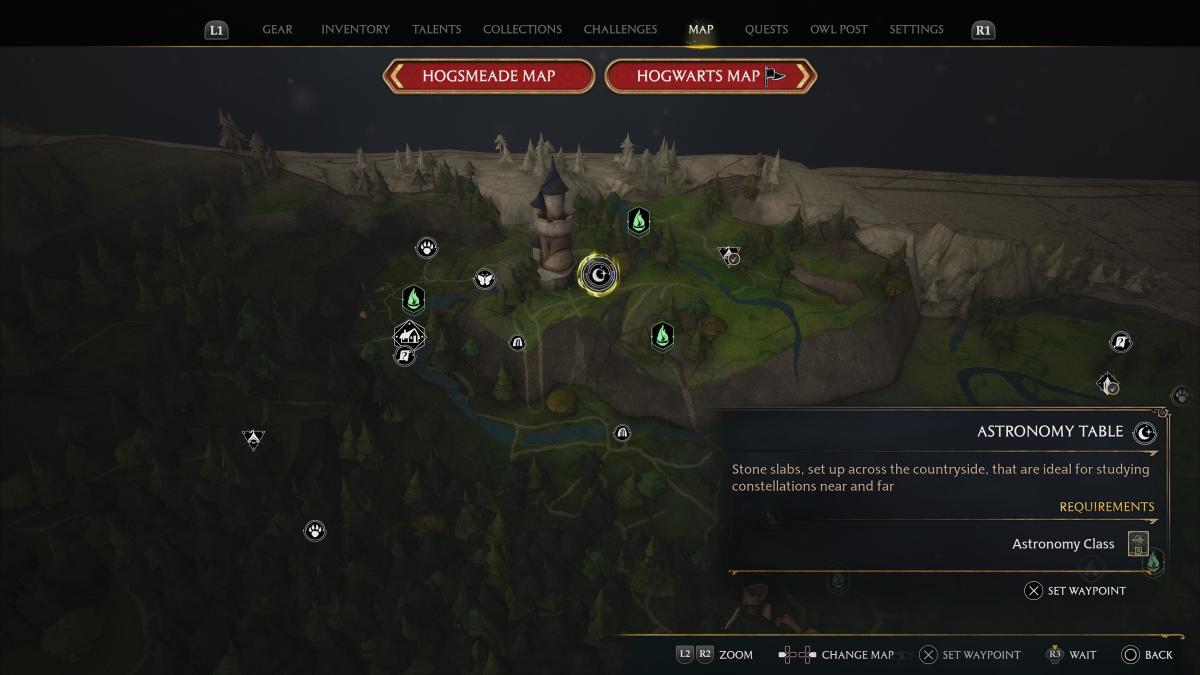This screenshot has height=675, width=1200.
Task: Select the Map tab
Action: click(701, 29)
